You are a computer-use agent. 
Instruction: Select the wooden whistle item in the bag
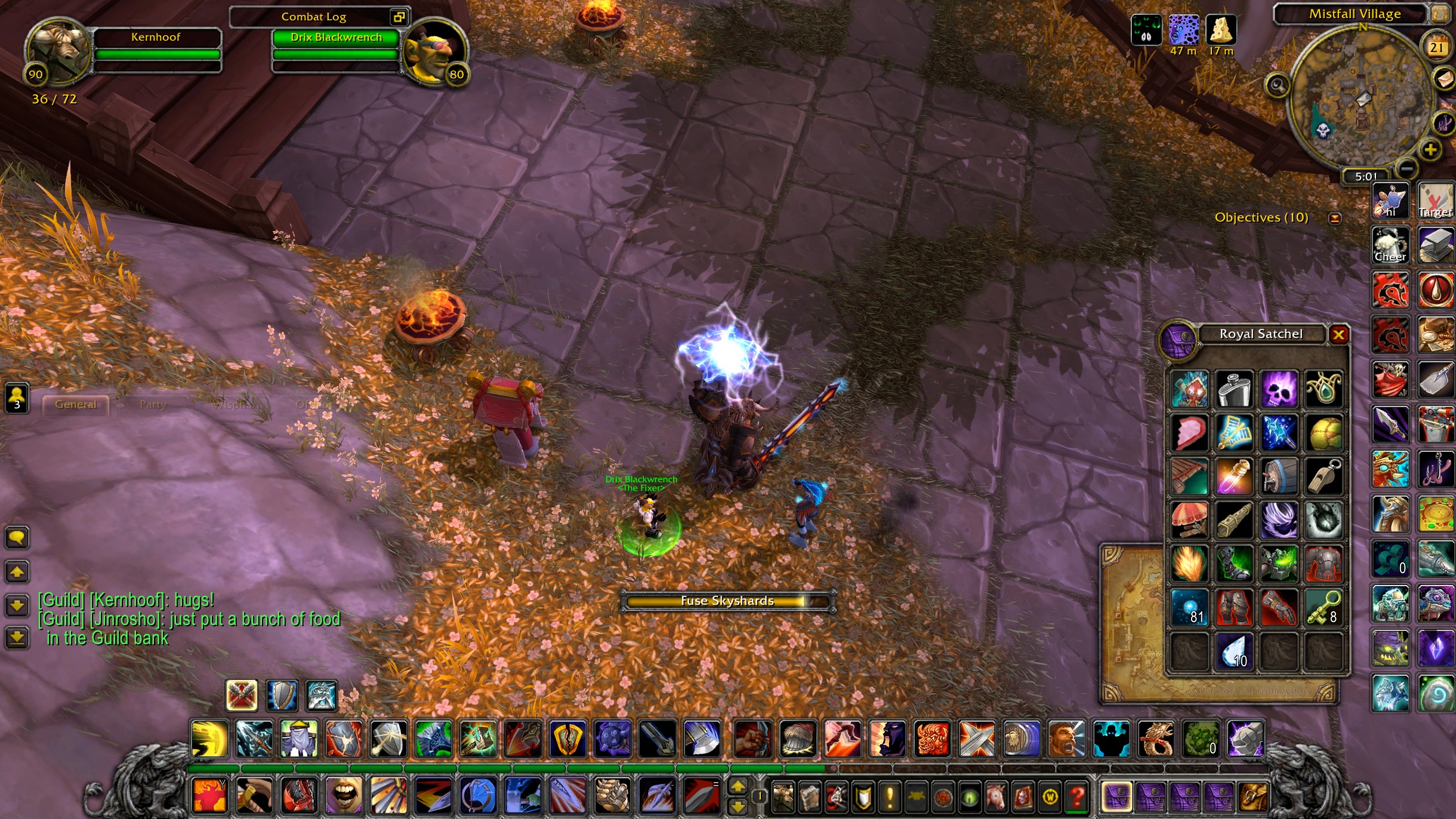click(1324, 476)
